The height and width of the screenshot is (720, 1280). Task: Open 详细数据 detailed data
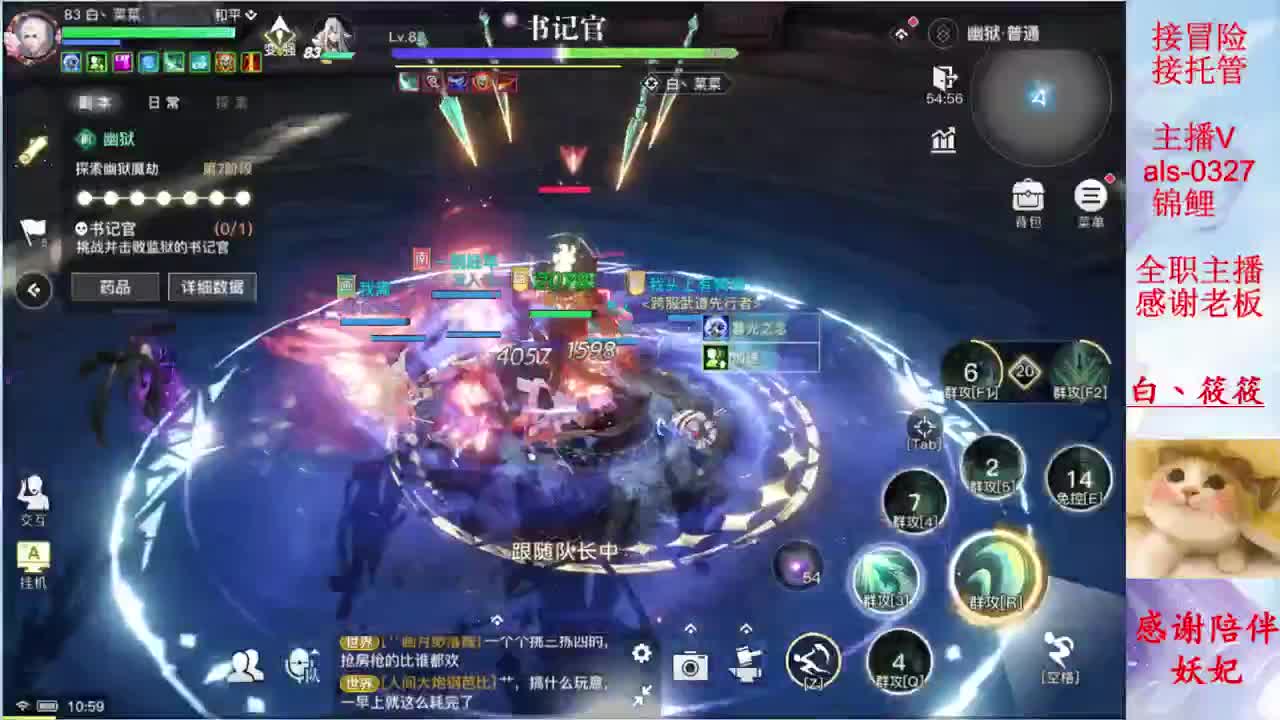(211, 287)
